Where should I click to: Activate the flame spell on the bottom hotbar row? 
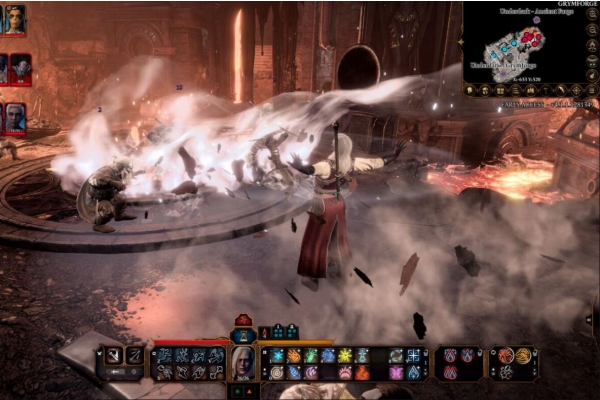tap(362, 372)
